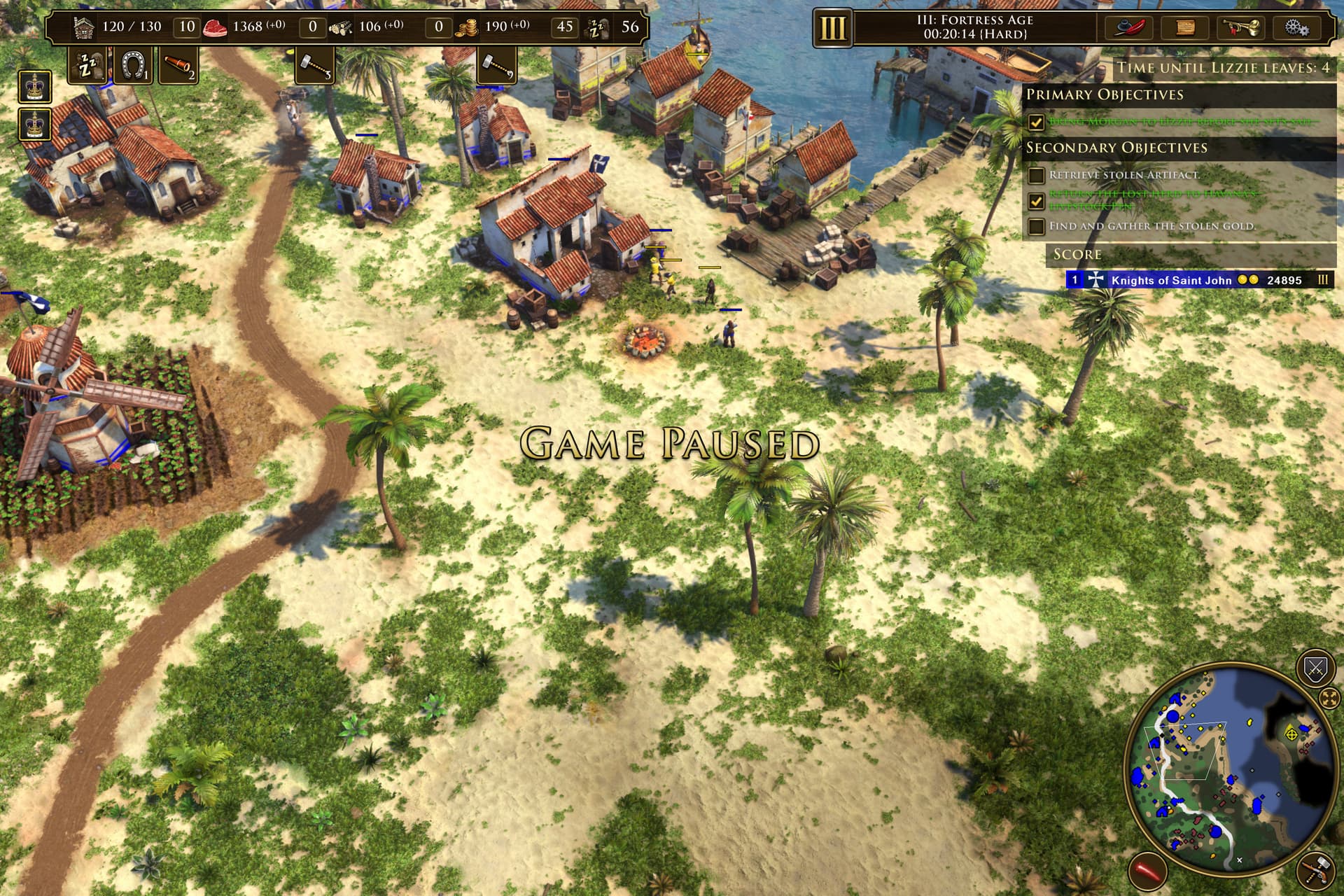1344x896 pixels.
Task: Select the hammer control group 9
Action: (496, 66)
